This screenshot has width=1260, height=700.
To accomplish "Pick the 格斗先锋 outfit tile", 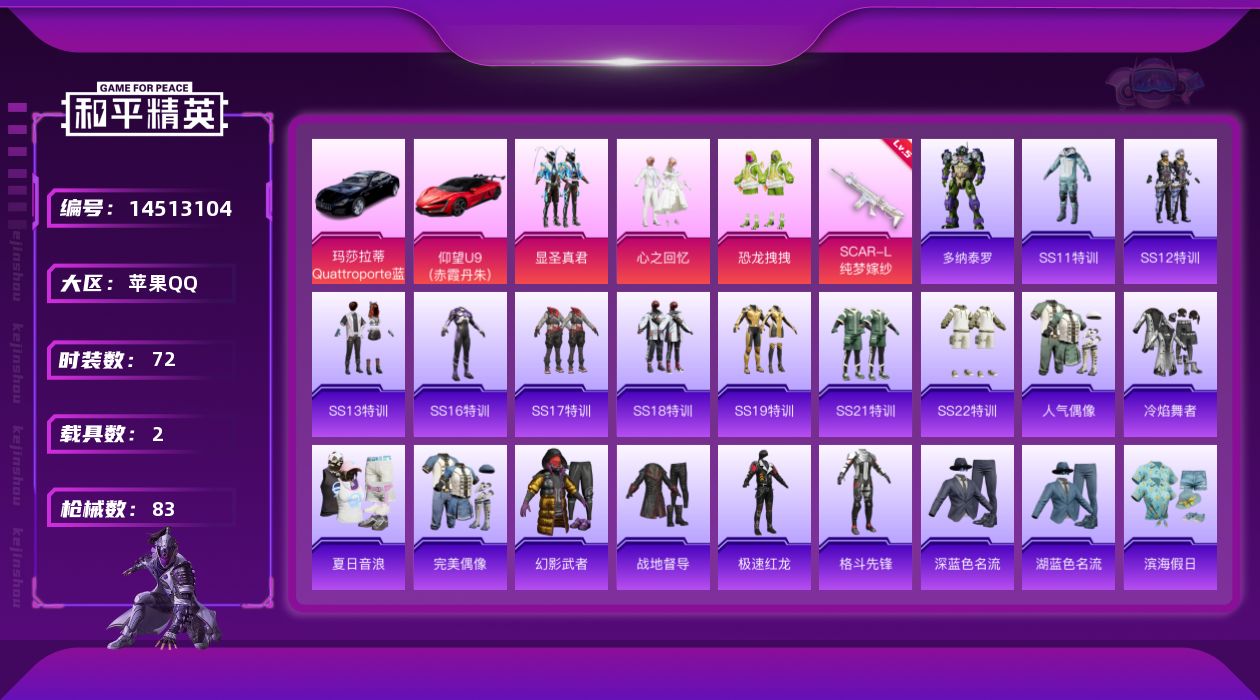I will (865, 517).
